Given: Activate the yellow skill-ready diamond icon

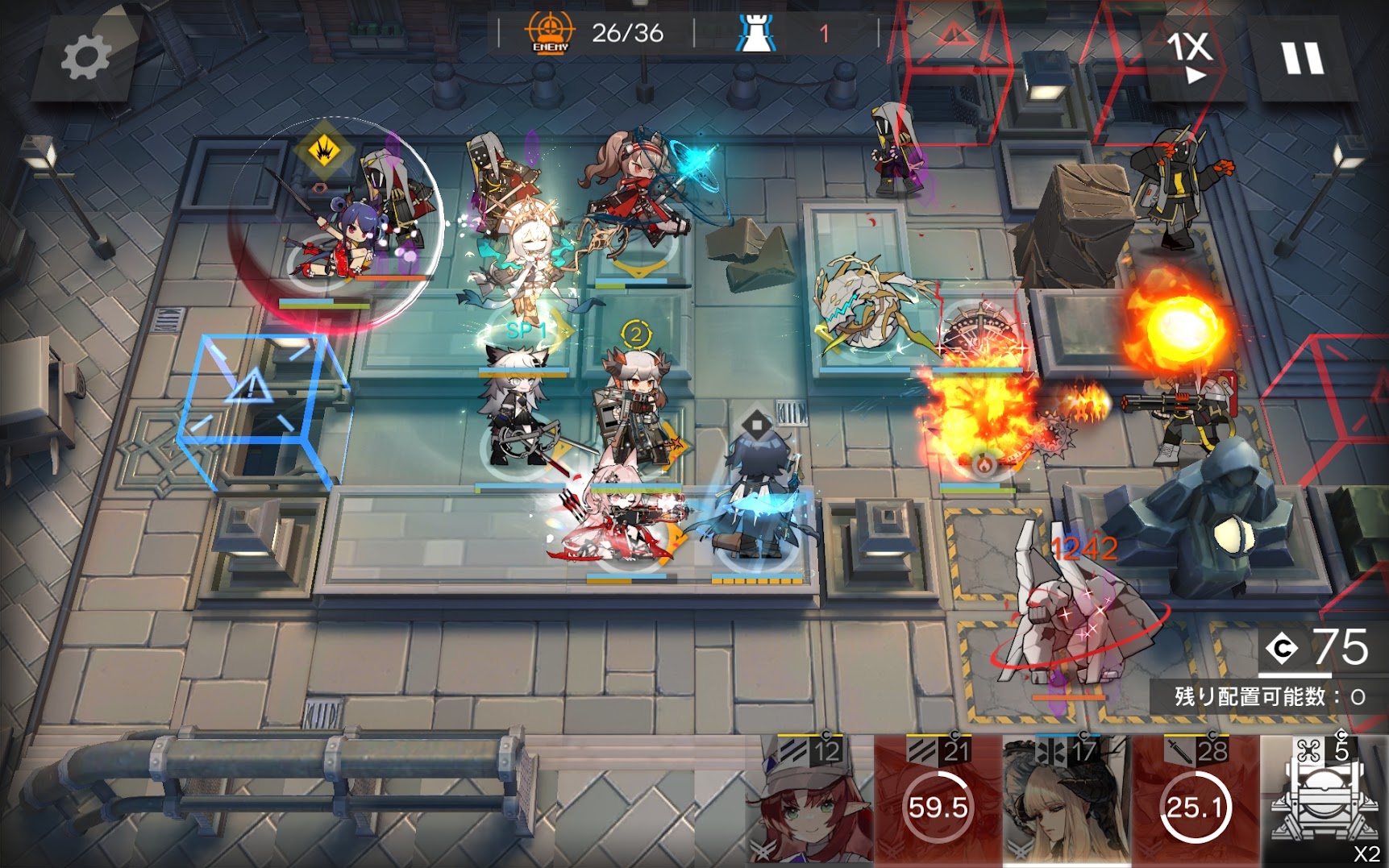Looking at the screenshot, I should 323,150.
